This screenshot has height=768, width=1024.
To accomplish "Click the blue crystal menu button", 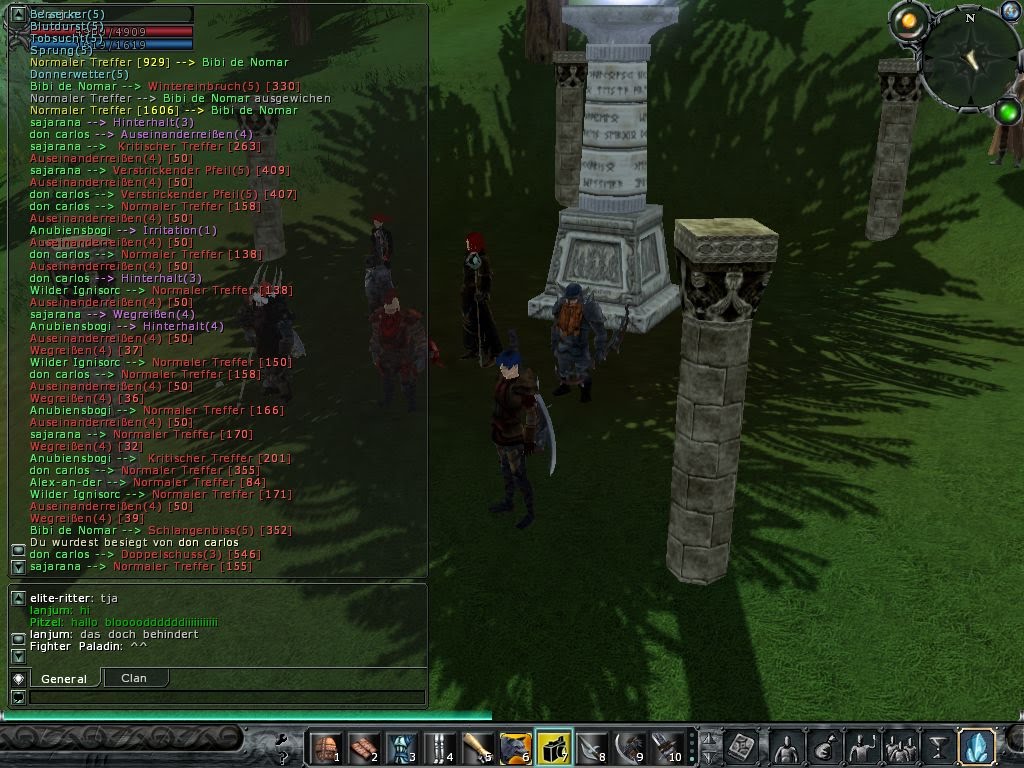I will (x=975, y=747).
